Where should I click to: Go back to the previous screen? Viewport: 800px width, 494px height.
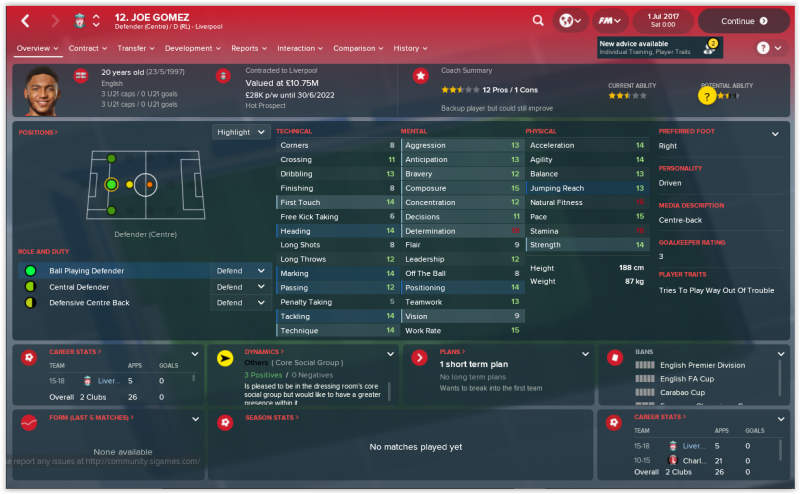26,20
